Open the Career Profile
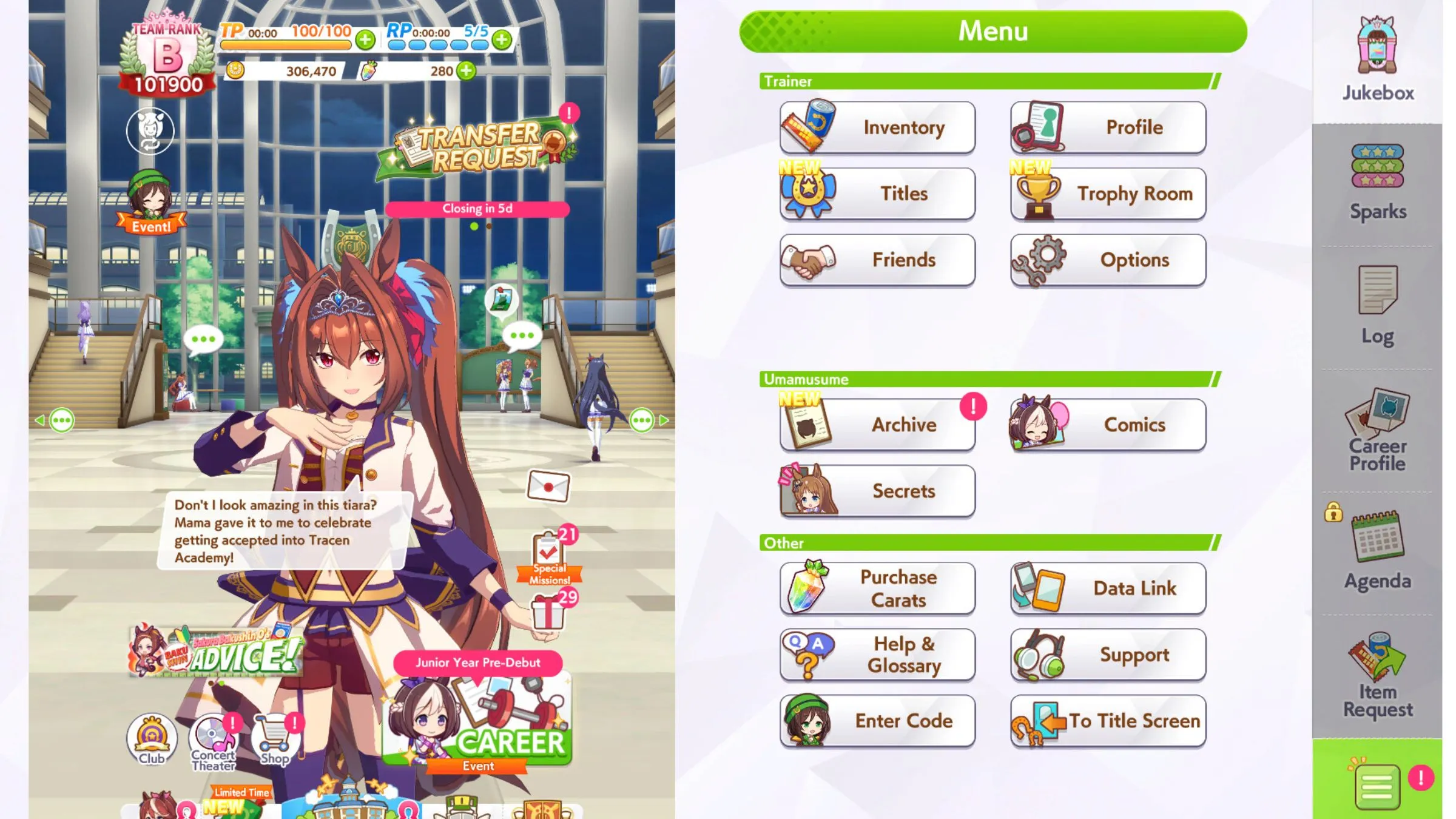 click(x=1377, y=431)
